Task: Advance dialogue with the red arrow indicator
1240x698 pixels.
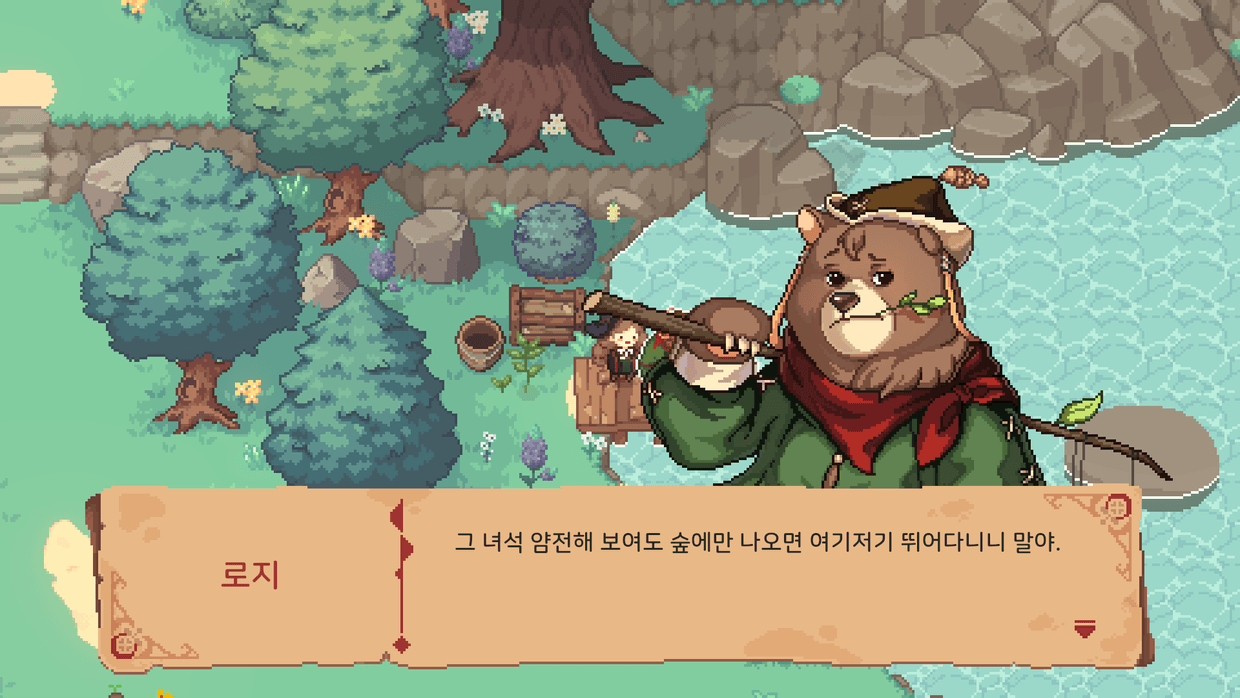Action: [x=1084, y=628]
